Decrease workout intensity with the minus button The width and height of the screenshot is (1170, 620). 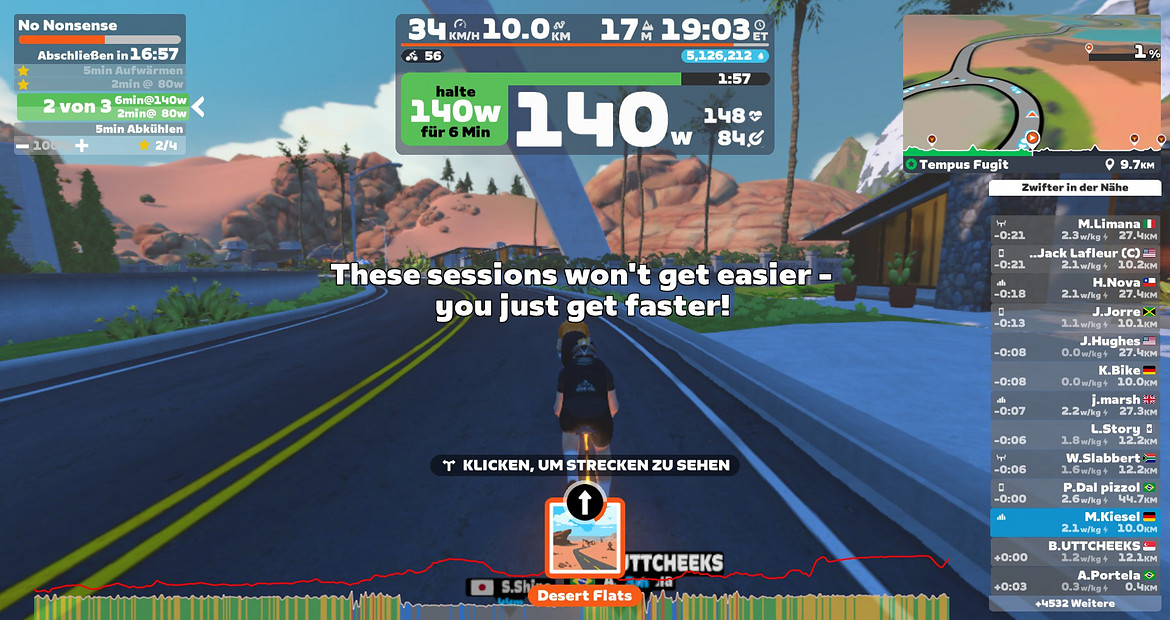tap(23, 146)
